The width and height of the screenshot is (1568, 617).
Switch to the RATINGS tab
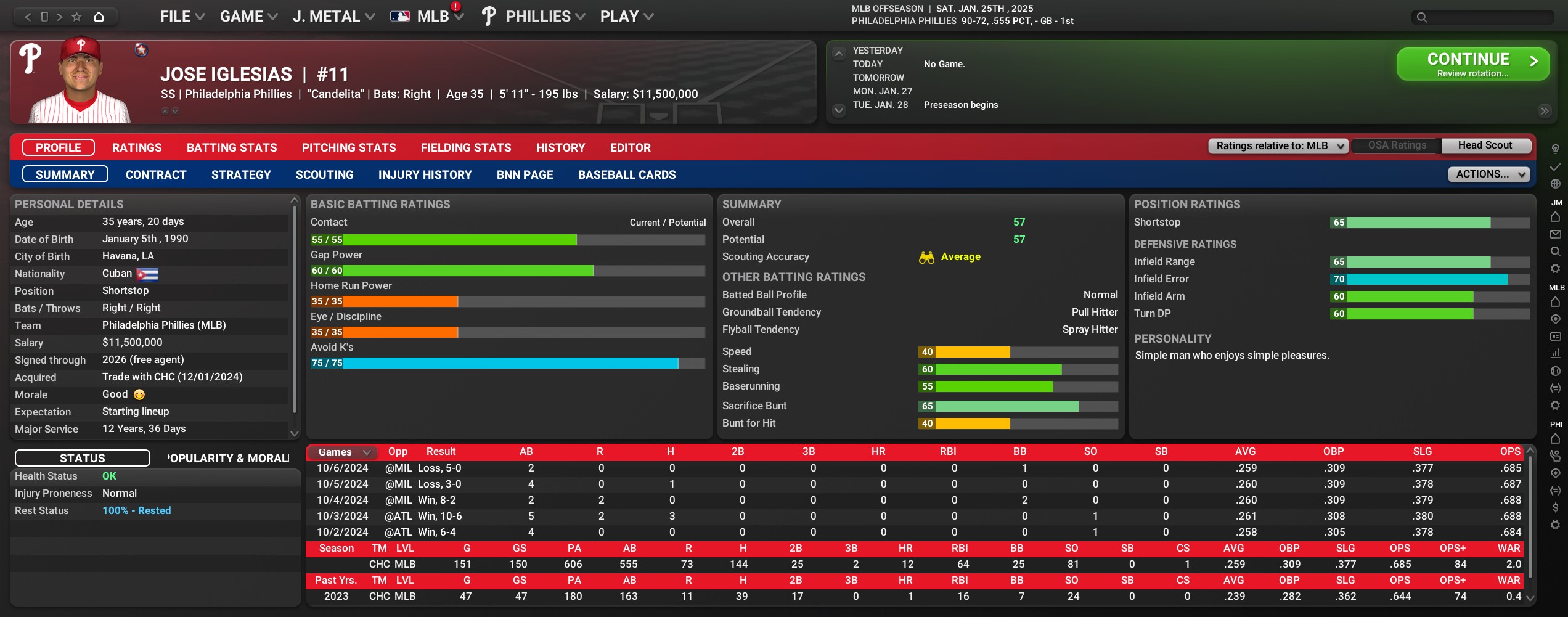[137, 148]
